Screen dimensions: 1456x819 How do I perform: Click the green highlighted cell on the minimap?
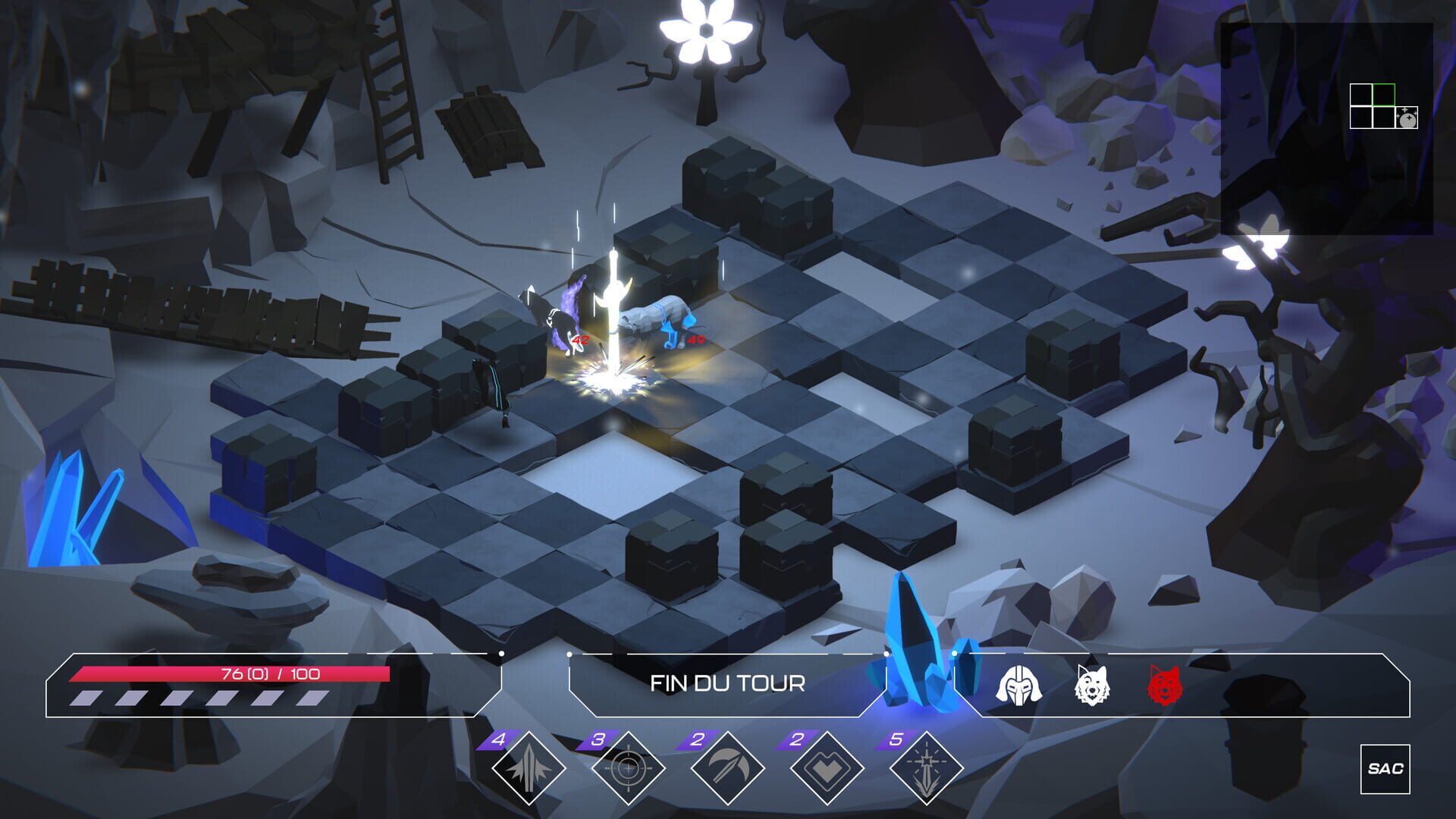1383,93
